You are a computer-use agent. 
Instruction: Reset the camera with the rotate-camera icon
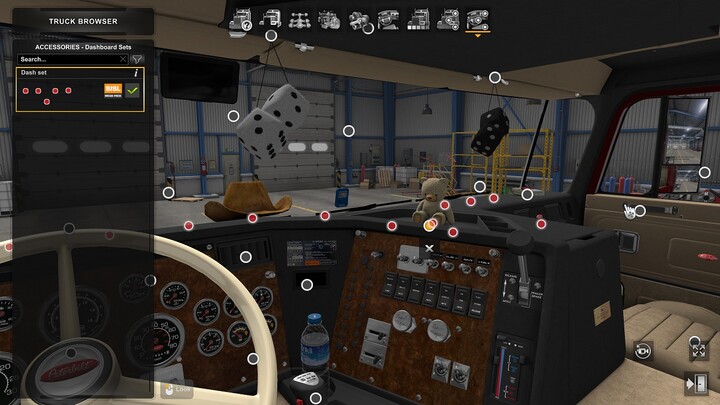(x=643, y=350)
